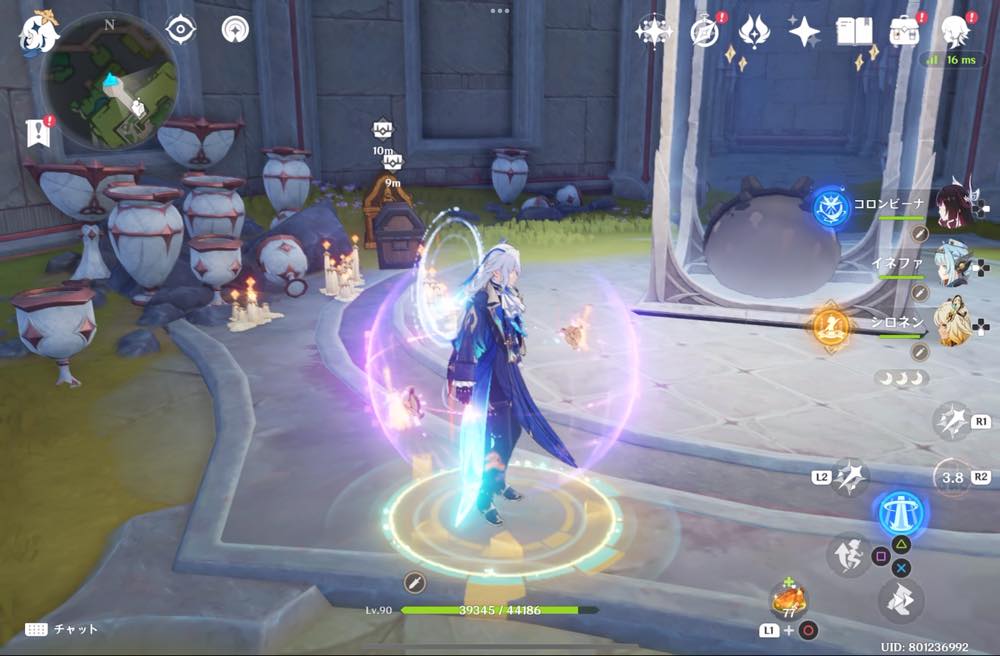Open the four-point star wish icon
Screen dimensions: 1000x656
click(804, 32)
